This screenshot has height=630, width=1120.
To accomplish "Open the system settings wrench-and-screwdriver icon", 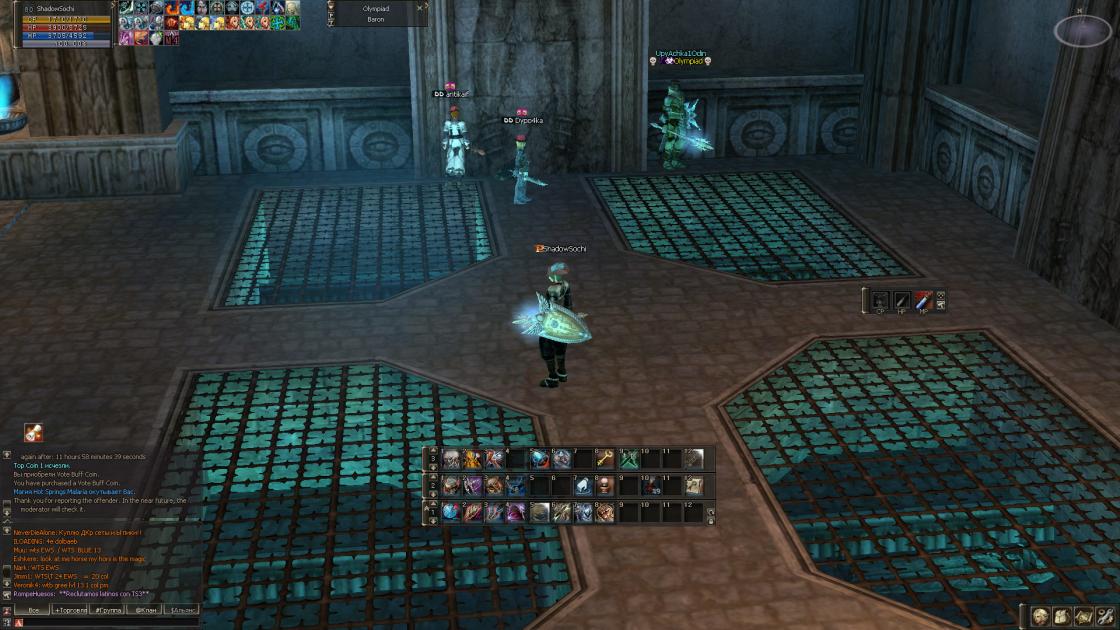I will coord(1105,617).
